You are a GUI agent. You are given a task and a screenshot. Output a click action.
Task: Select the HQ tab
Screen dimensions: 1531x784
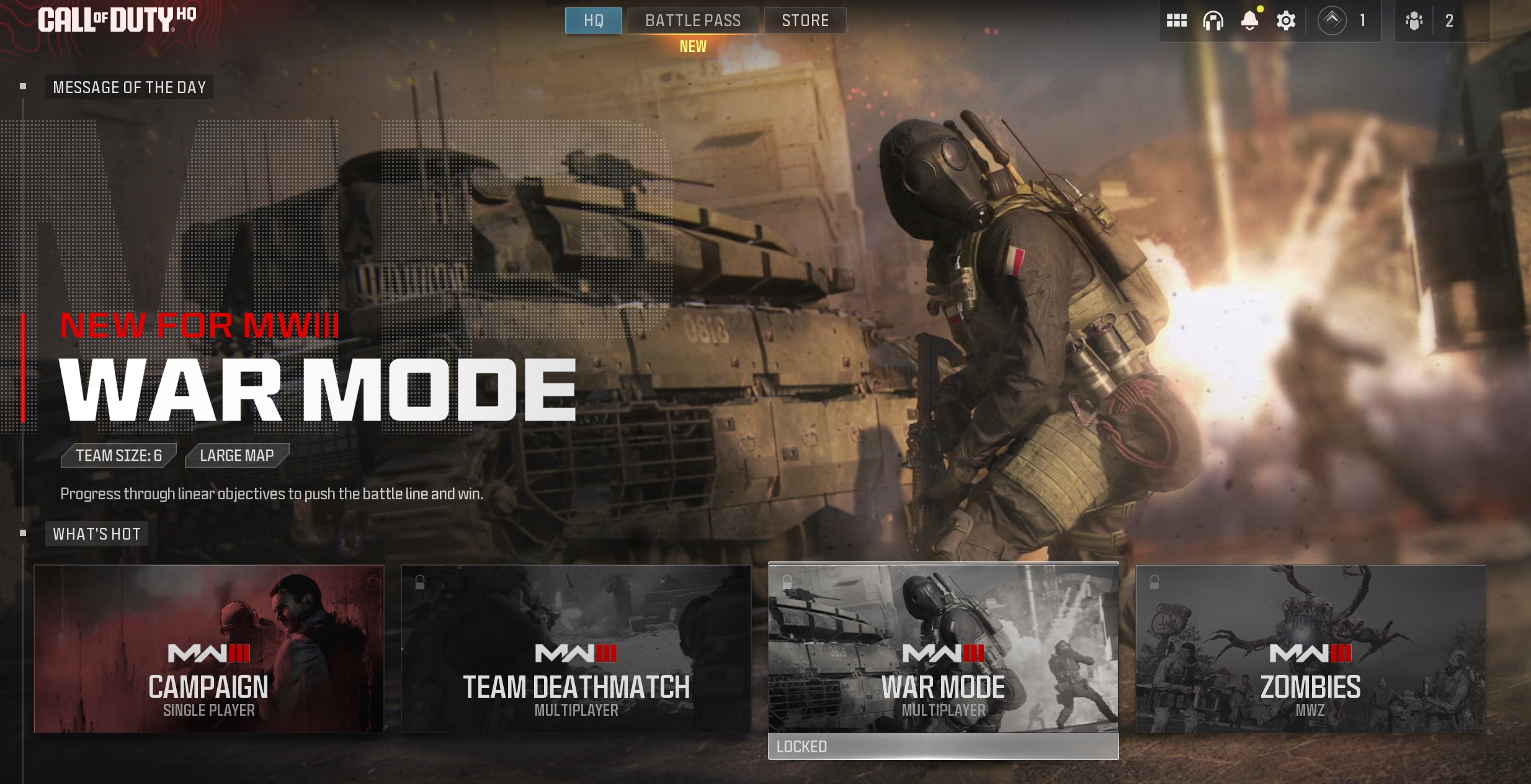592,20
